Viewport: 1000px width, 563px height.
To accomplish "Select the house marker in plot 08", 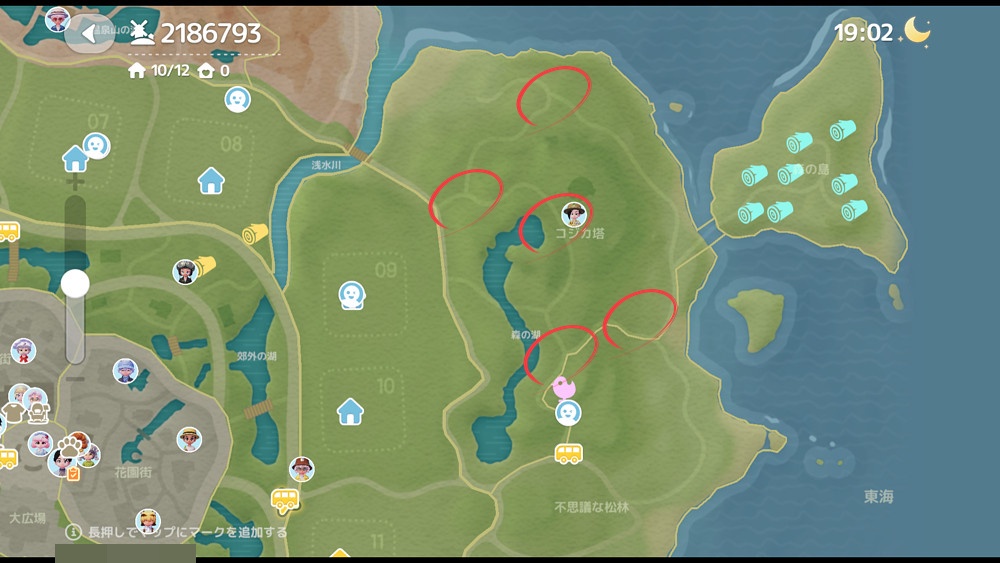I will point(211,181).
